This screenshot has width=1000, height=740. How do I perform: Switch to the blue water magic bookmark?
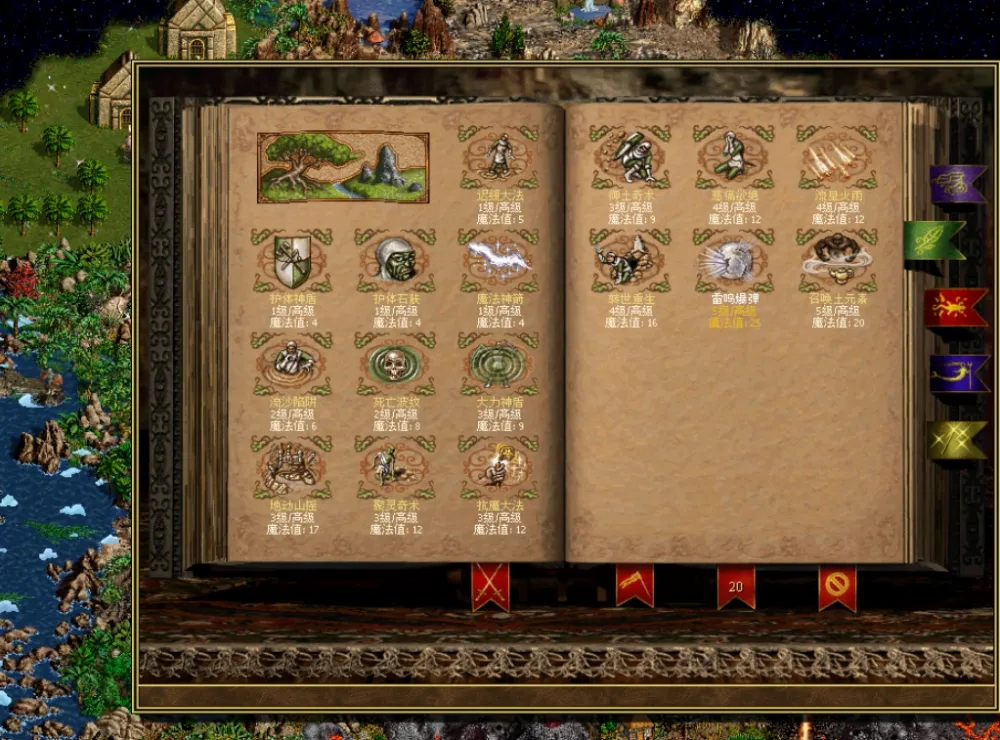[956, 374]
